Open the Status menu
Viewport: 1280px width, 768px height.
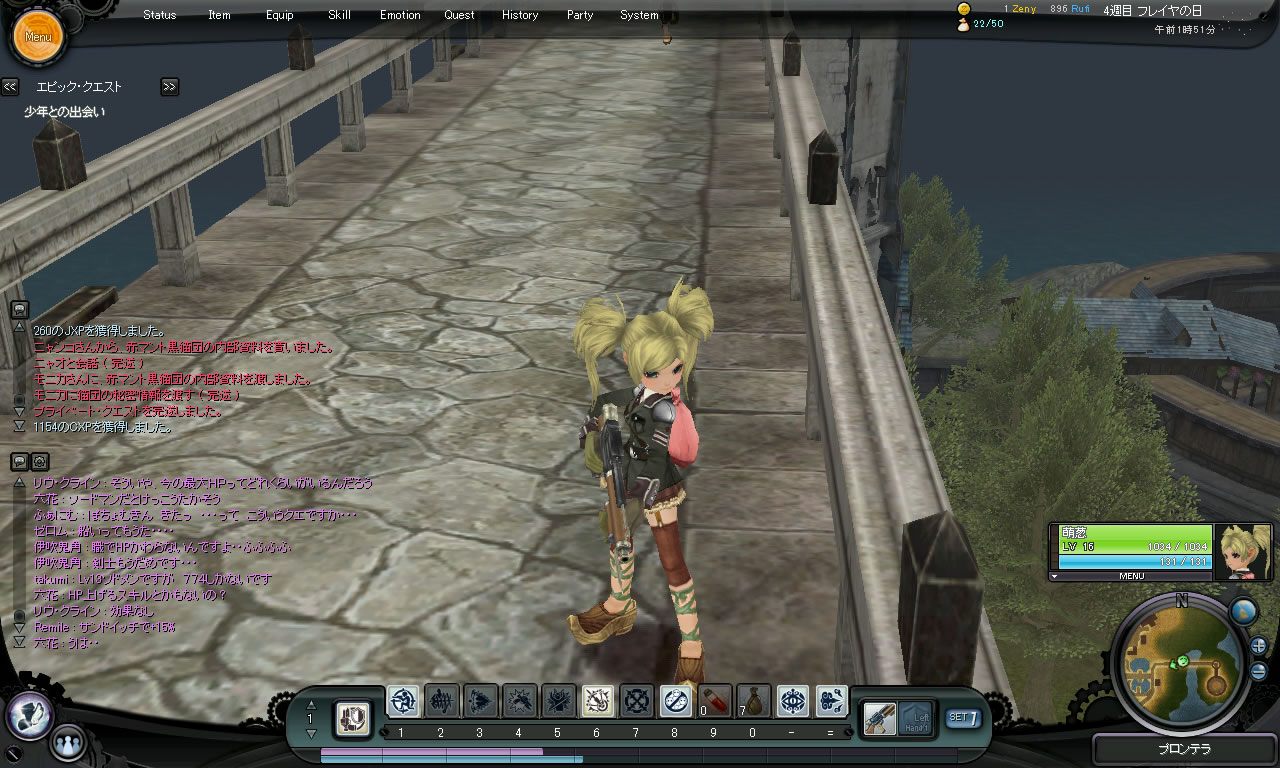coord(159,15)
